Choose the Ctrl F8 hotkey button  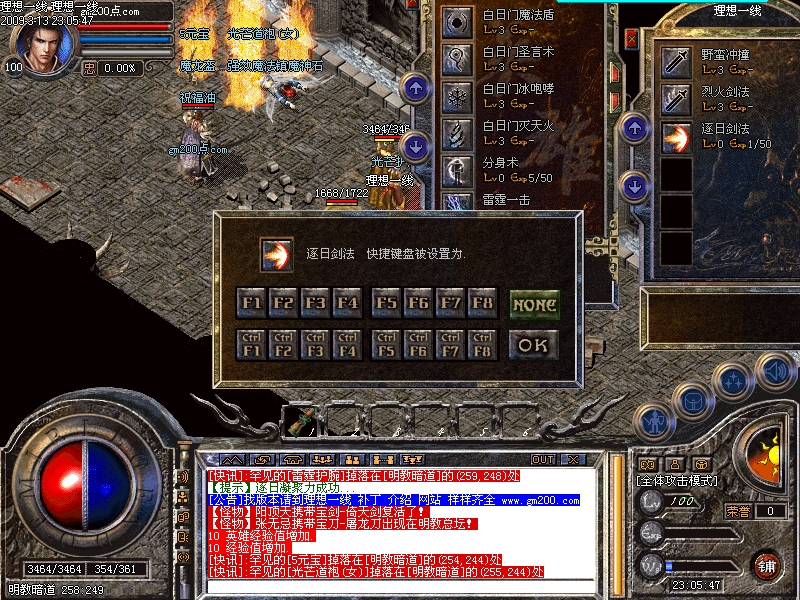tap(482, 345)
